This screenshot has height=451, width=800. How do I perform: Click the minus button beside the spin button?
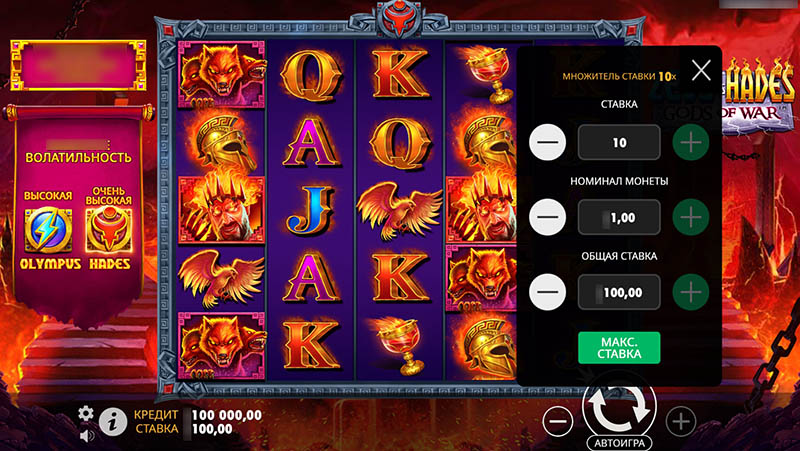(x=559, y=420)
